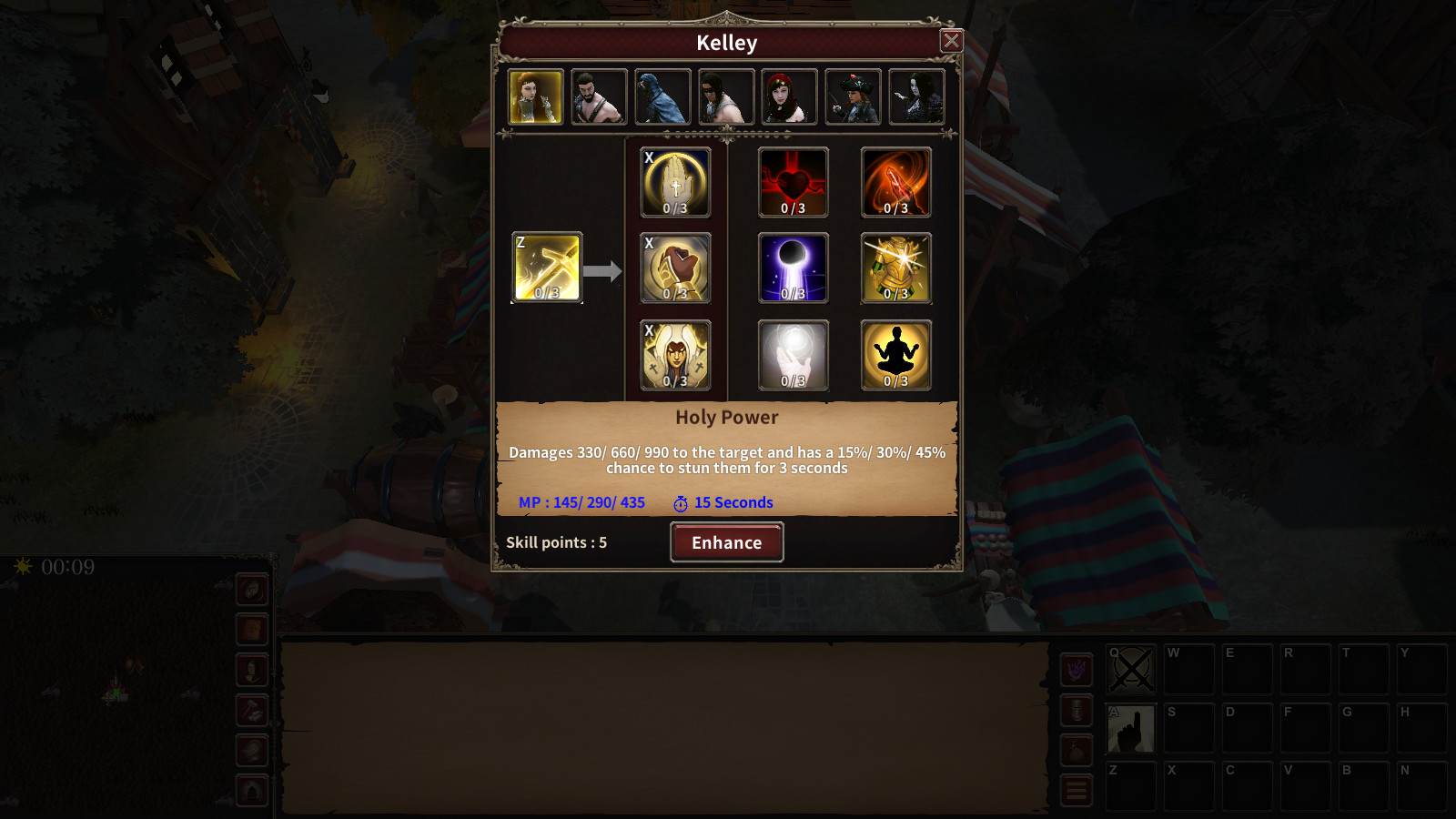Select the priestess portrait skill icon
1456x819 pixels.
click(x=675, y=355)
